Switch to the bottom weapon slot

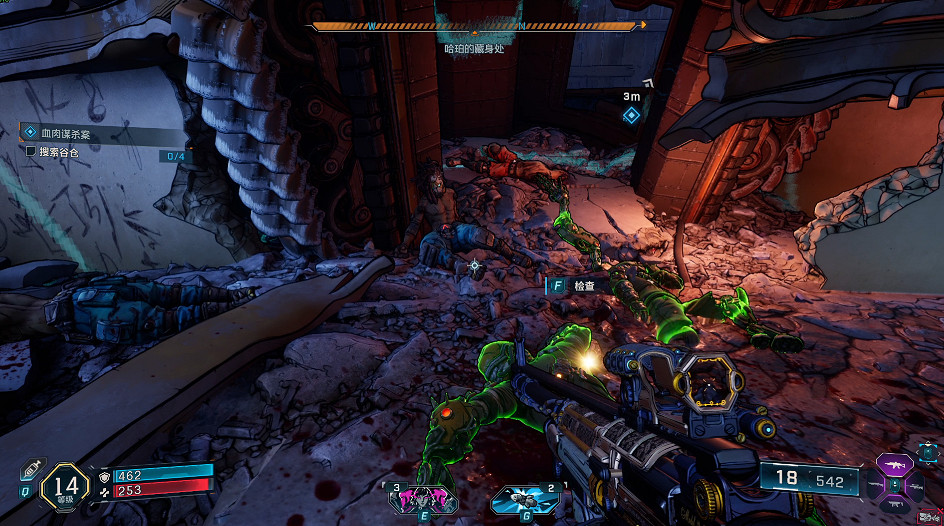[x=894, y=503]
